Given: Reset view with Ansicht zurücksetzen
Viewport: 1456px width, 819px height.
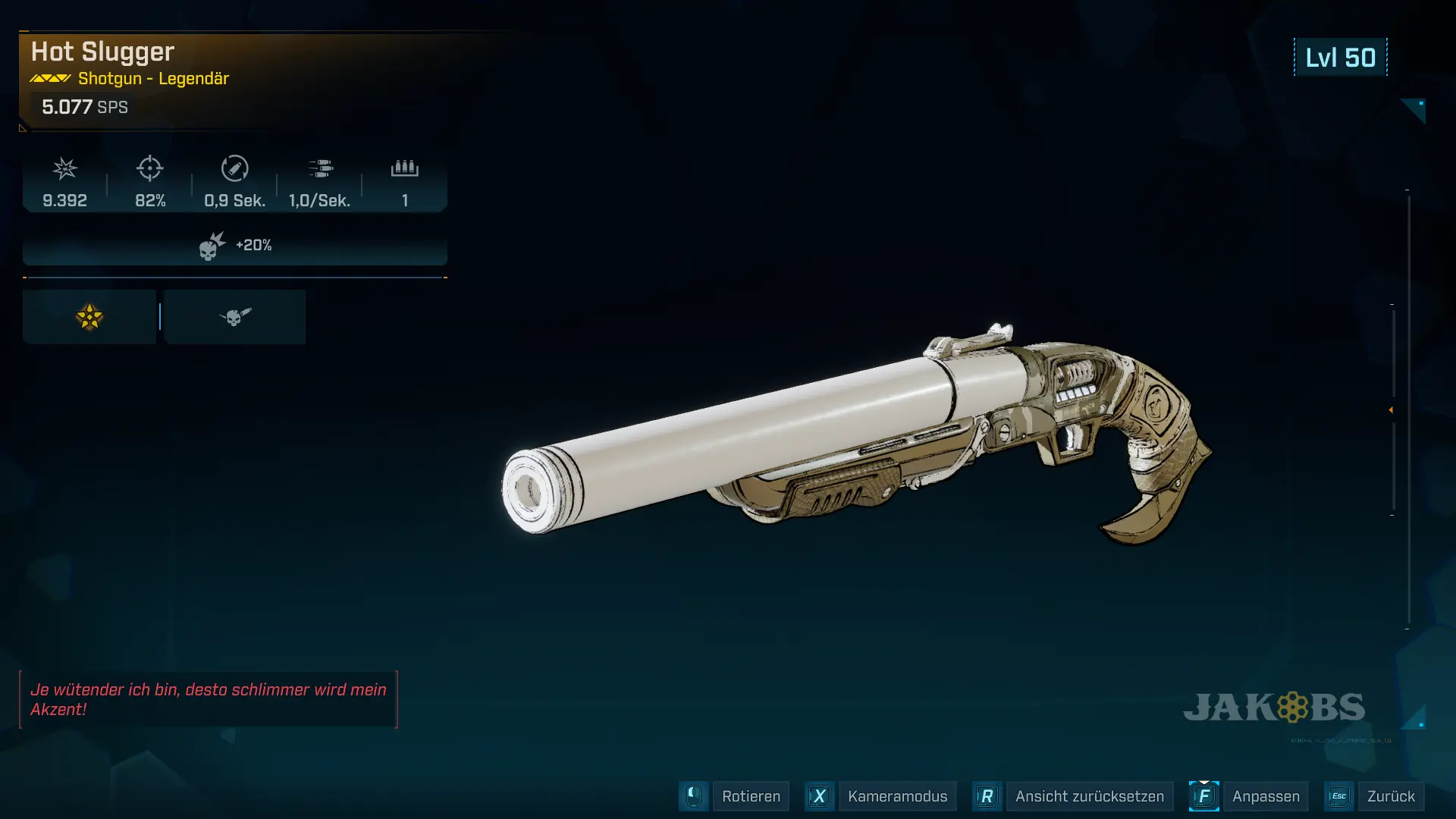Looking at the screenshot, I should [x=1089, y=796].
